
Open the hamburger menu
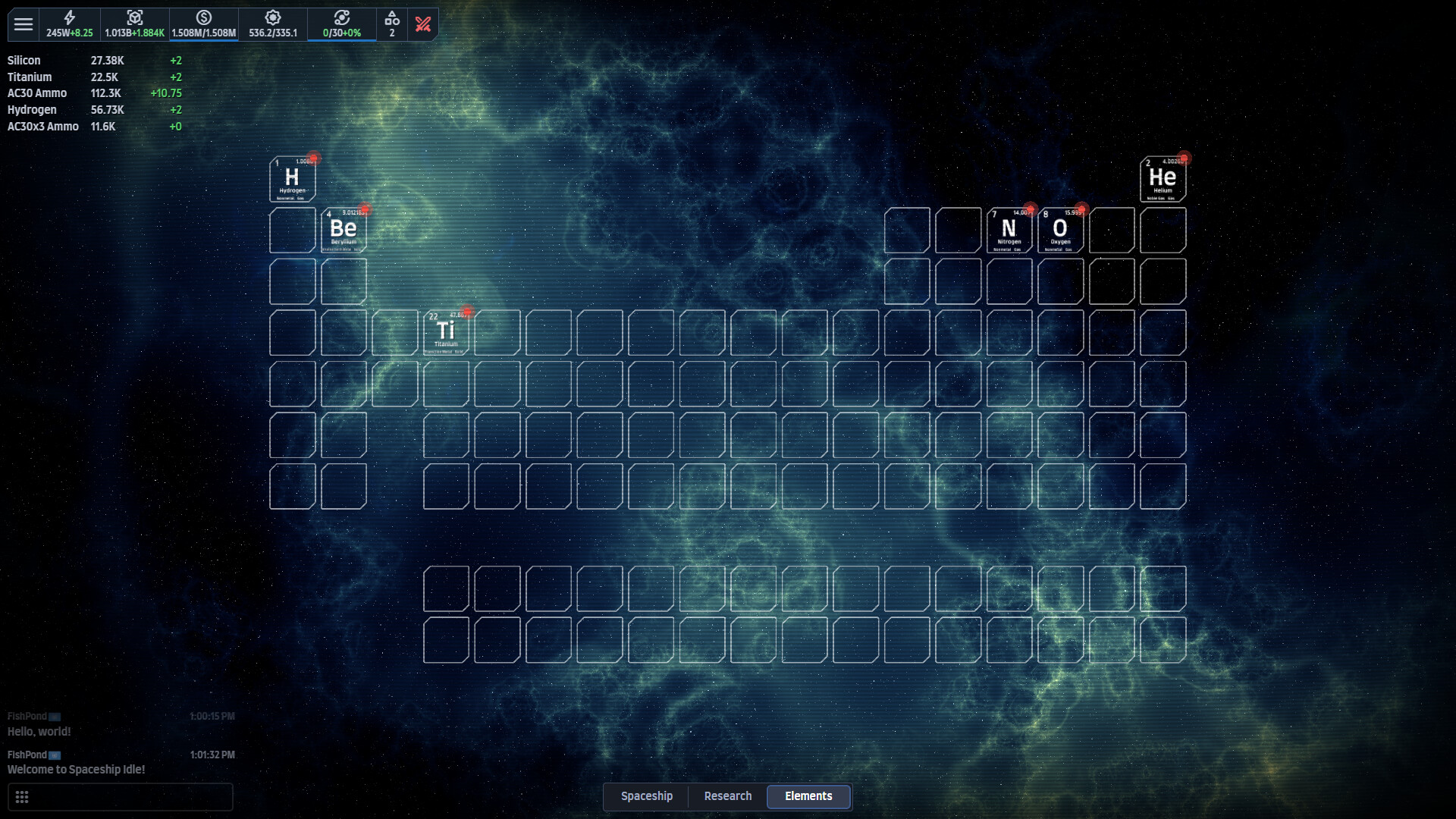(24, 24)
